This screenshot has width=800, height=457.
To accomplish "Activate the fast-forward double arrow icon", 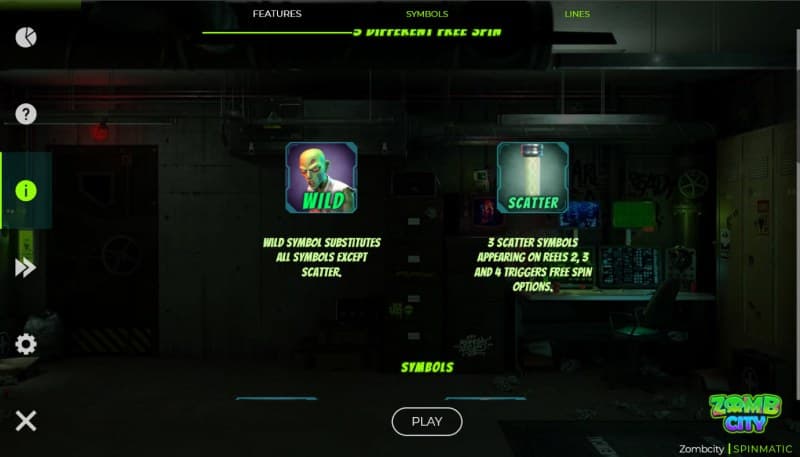I will tap(26, 267).
